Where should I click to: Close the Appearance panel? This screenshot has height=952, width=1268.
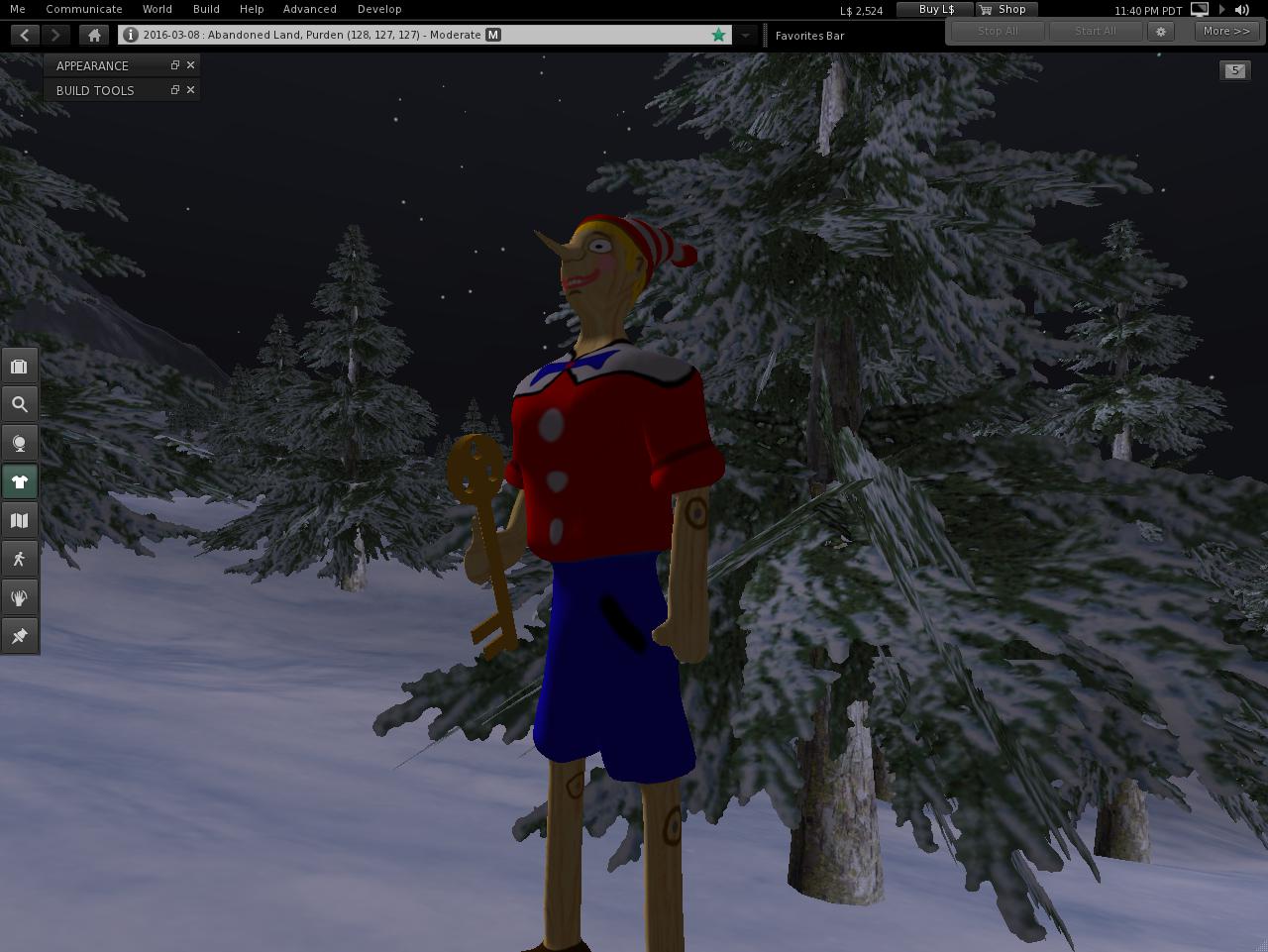[x=191, y=65]
